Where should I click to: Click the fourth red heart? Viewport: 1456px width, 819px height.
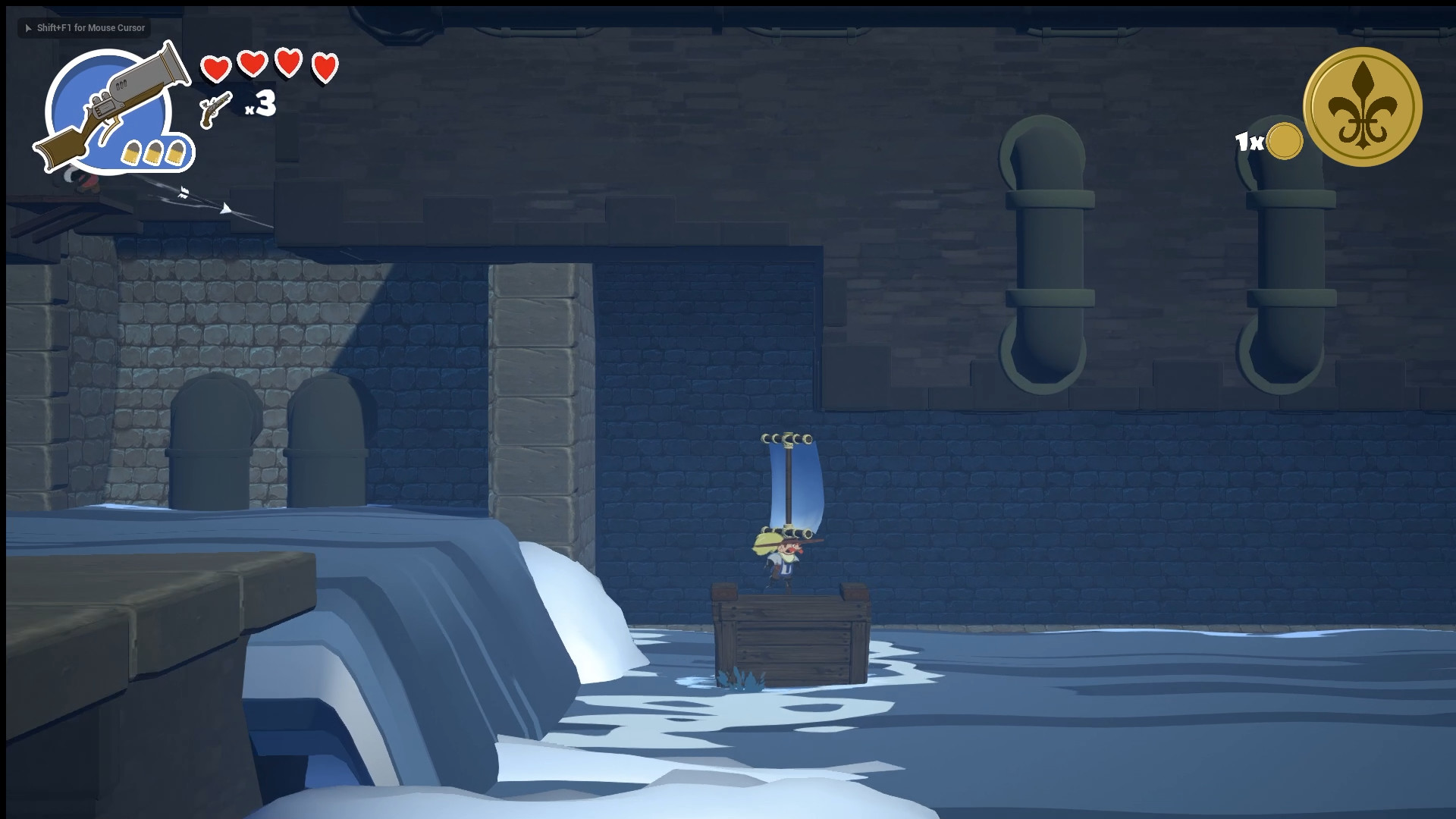tap(325, 68)
